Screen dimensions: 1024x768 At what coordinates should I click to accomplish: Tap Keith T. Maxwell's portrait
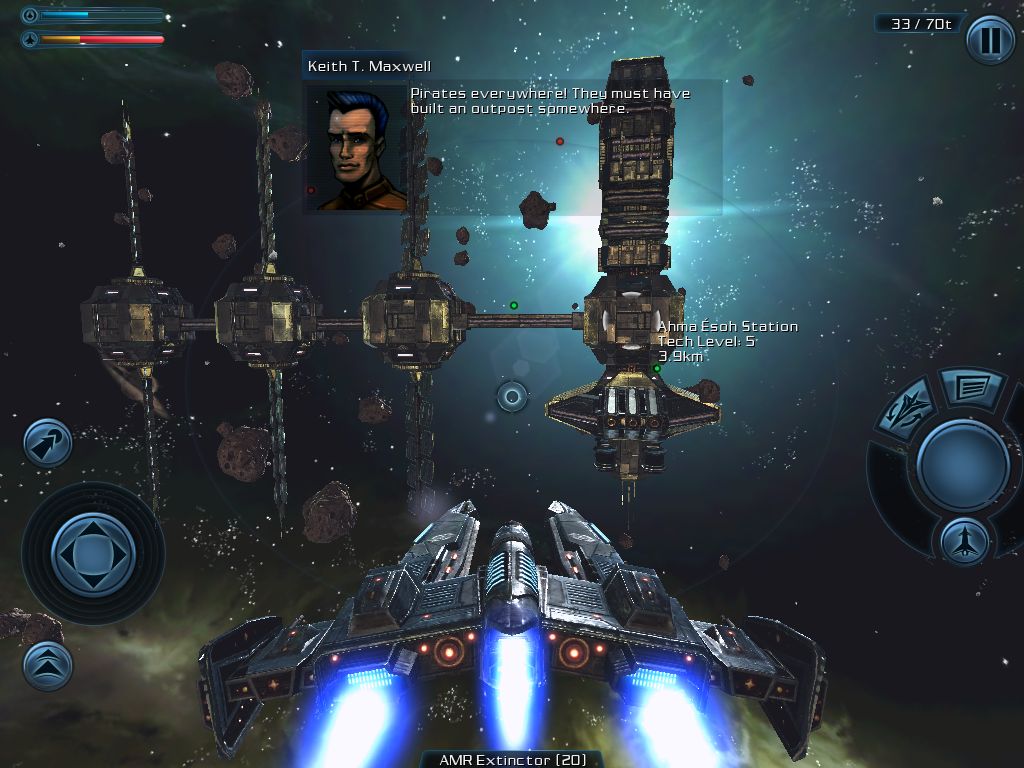(x=356, y=147)
